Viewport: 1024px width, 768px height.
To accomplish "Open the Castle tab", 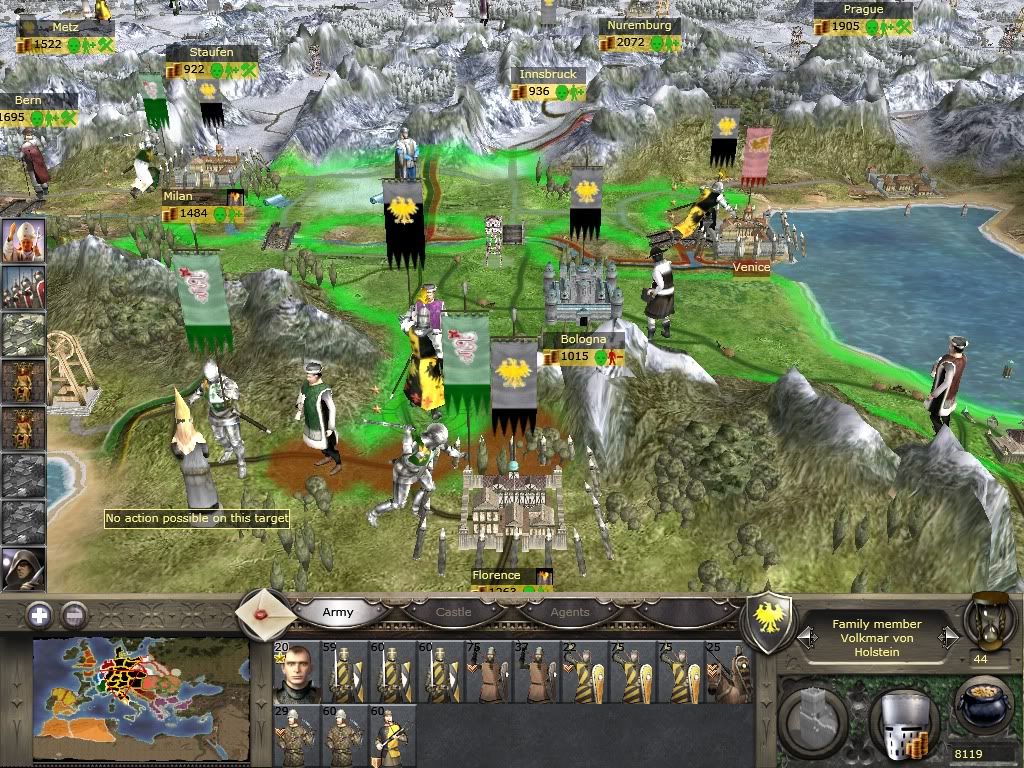I will pyautogui.click(x=454, y=612).
